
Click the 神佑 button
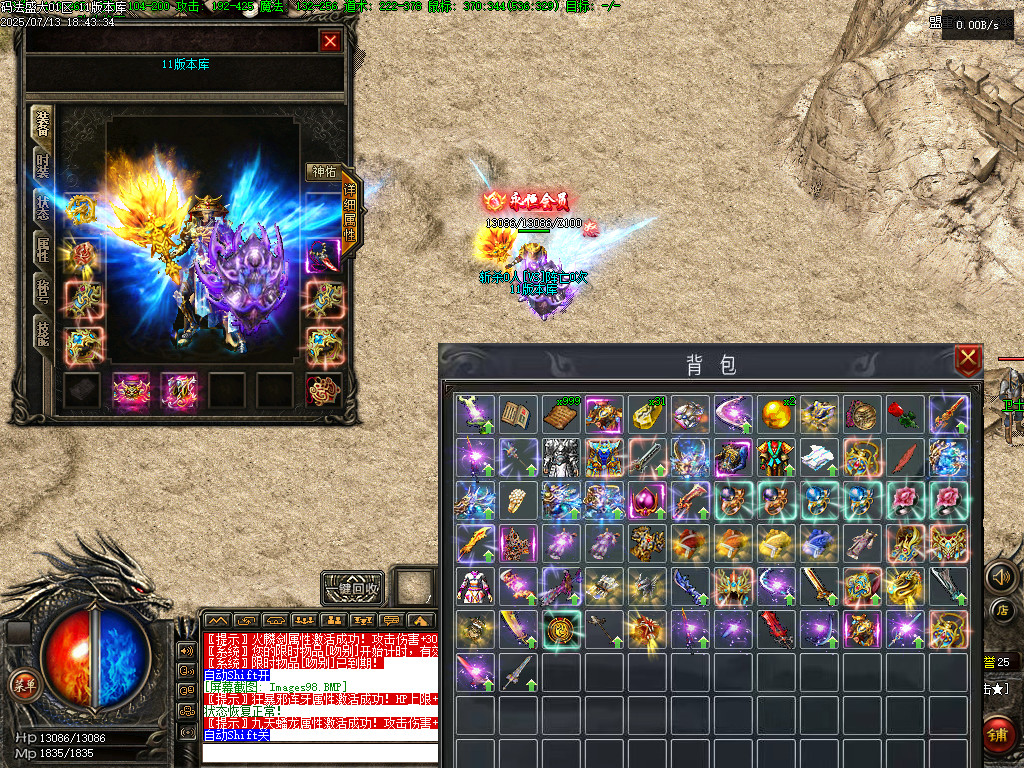pos(323,172)
